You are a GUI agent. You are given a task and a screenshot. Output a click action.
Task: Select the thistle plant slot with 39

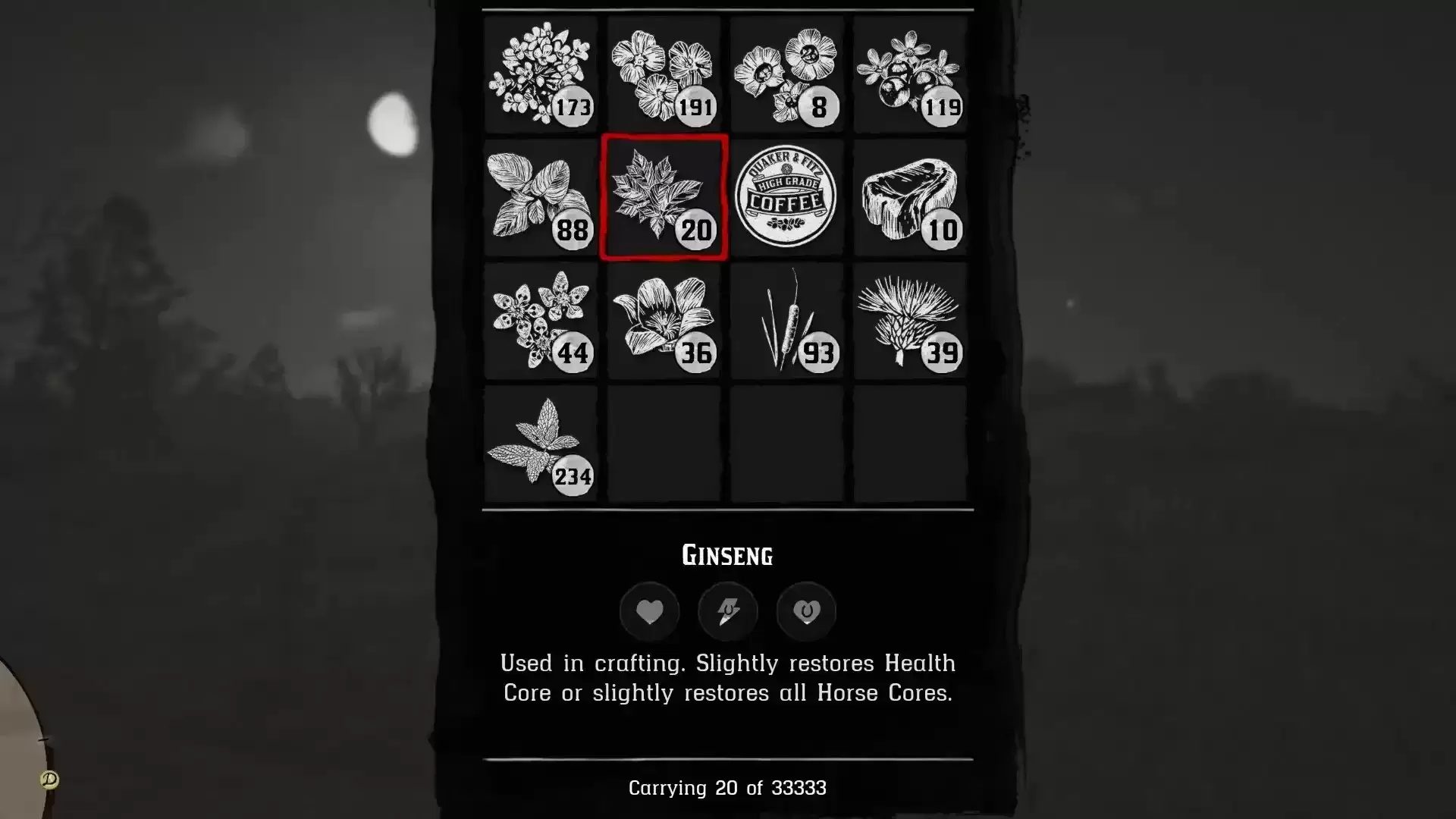pyautogui.click(x=909, y=321)
